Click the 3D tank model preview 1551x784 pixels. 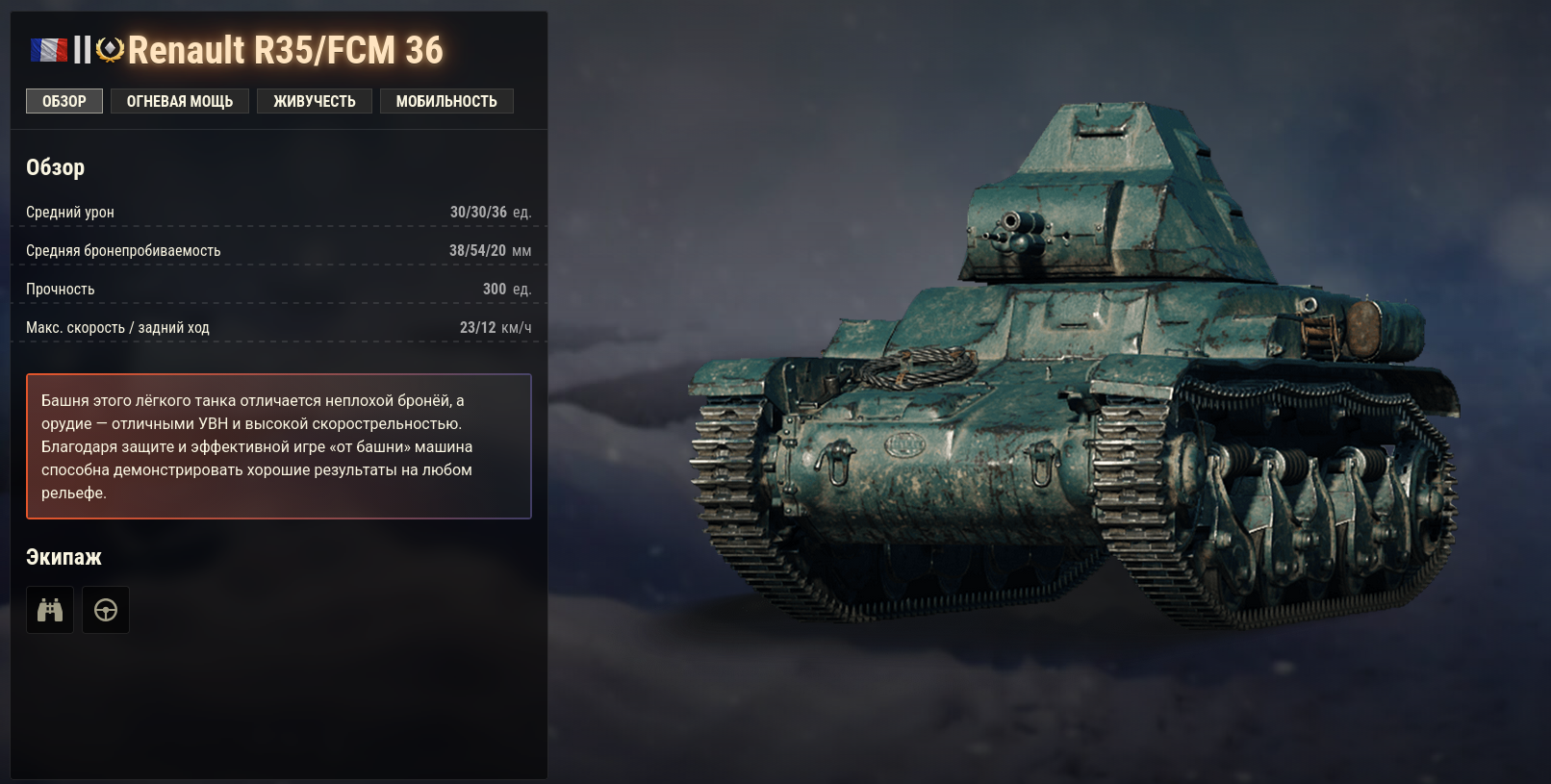(x=1058, y=385)
